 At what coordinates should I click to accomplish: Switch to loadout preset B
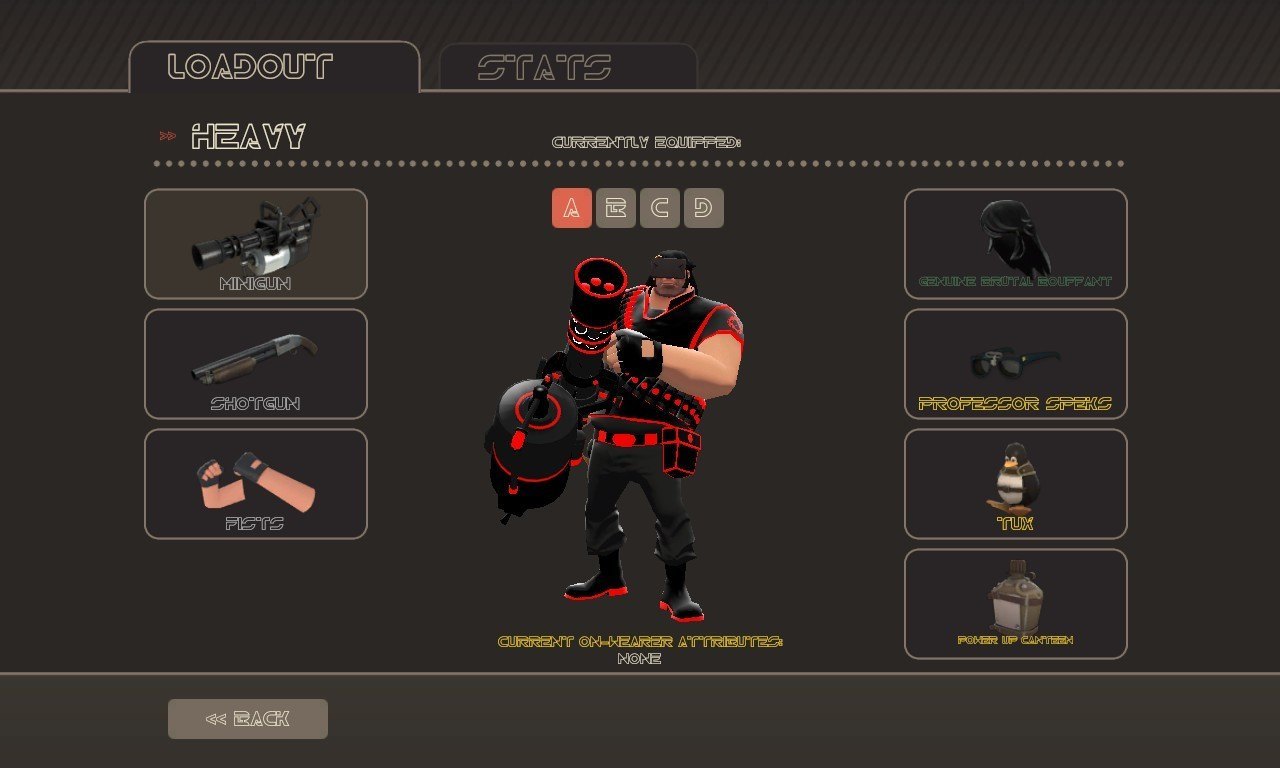616,208
